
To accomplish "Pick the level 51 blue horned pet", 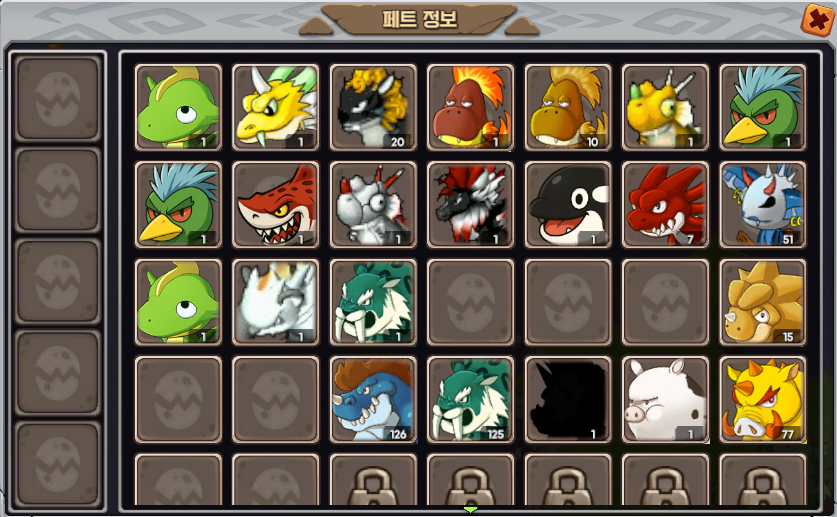I will click(x=762, y=205).
